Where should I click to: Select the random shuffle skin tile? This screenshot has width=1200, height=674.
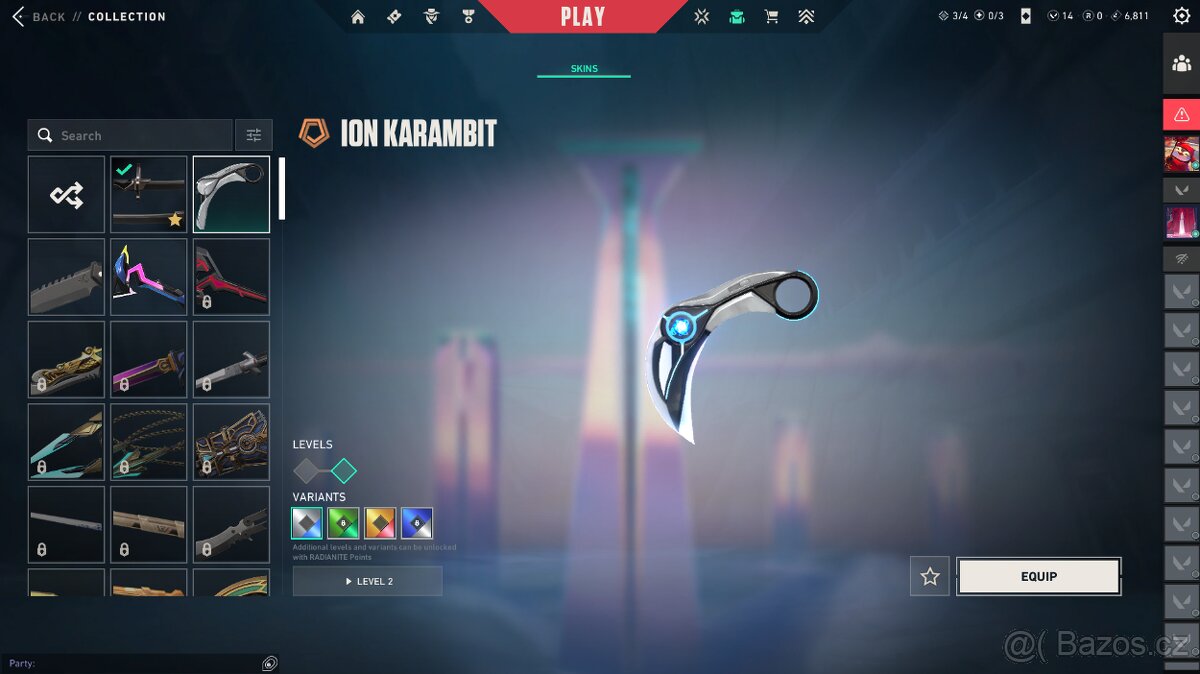66,194
